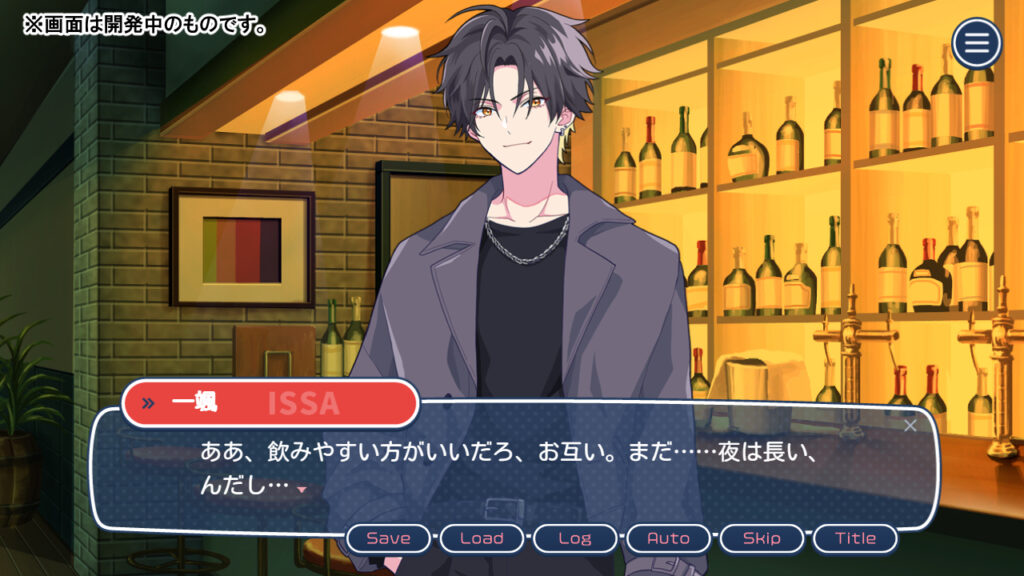The width and height of the screenshot is (1024, 576).
Task: Open the hamburger menu icon
Action: pyautogui.click(x=977, y=44)
